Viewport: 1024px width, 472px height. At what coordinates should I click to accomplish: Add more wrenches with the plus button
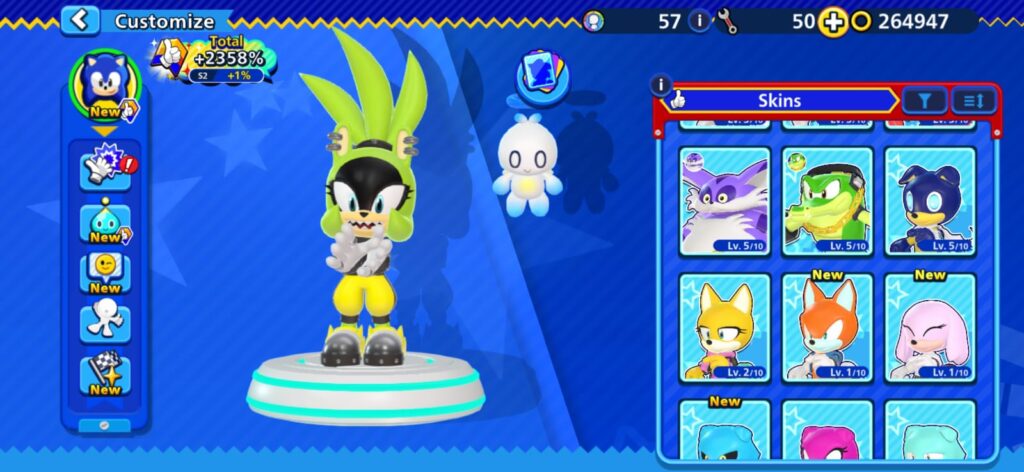pyautogui.click(x=832, y=21)
